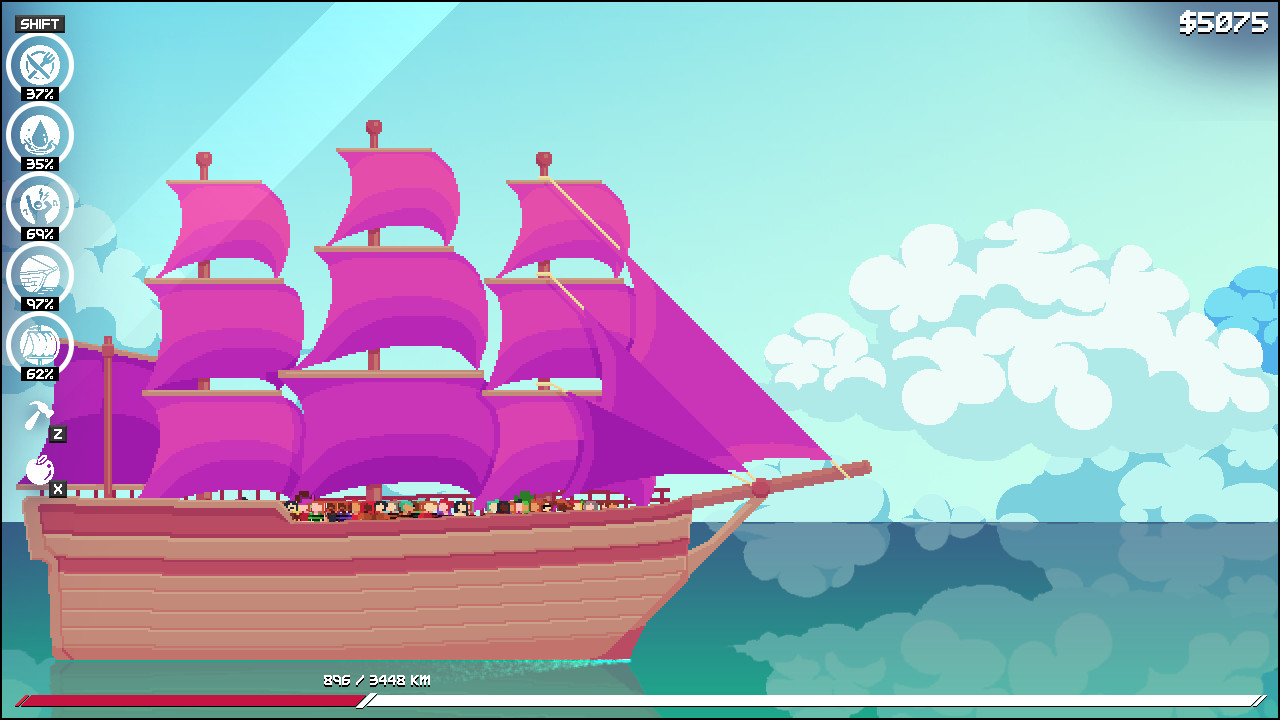Select the food supply icon showing 37%
This screenshot has width=1280, height=720.
click(x=37, y=65)
